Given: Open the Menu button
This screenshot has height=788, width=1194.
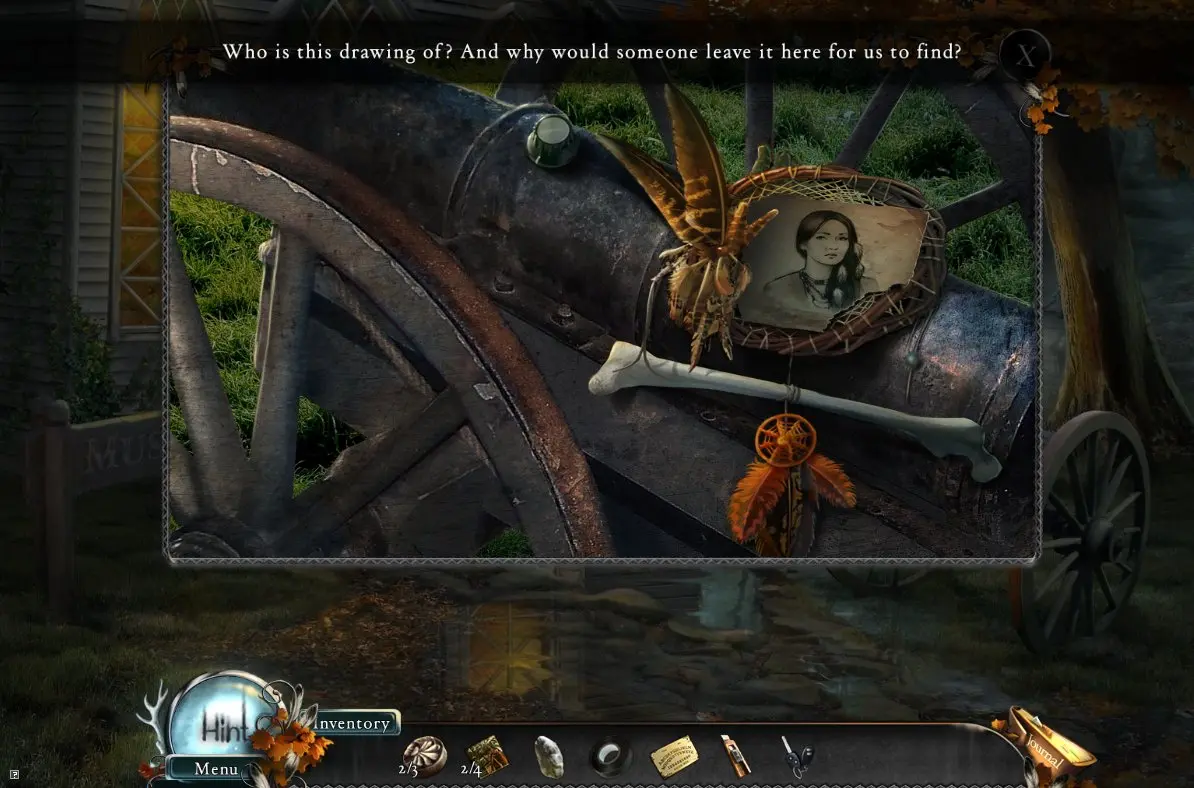Looking at the screenshot, I should click(x=216, y=769).
